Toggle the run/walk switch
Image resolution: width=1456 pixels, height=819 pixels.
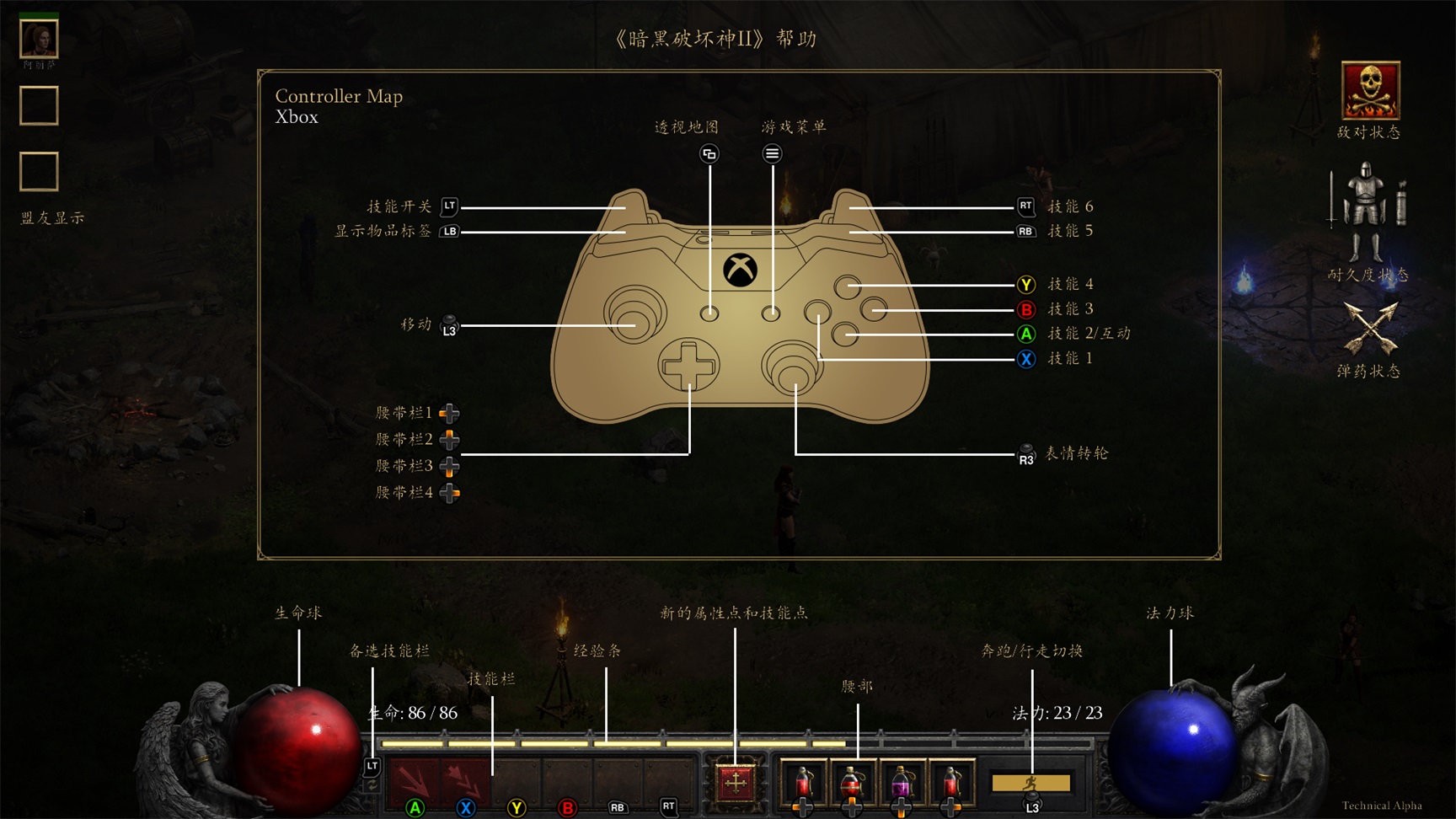1030,784
